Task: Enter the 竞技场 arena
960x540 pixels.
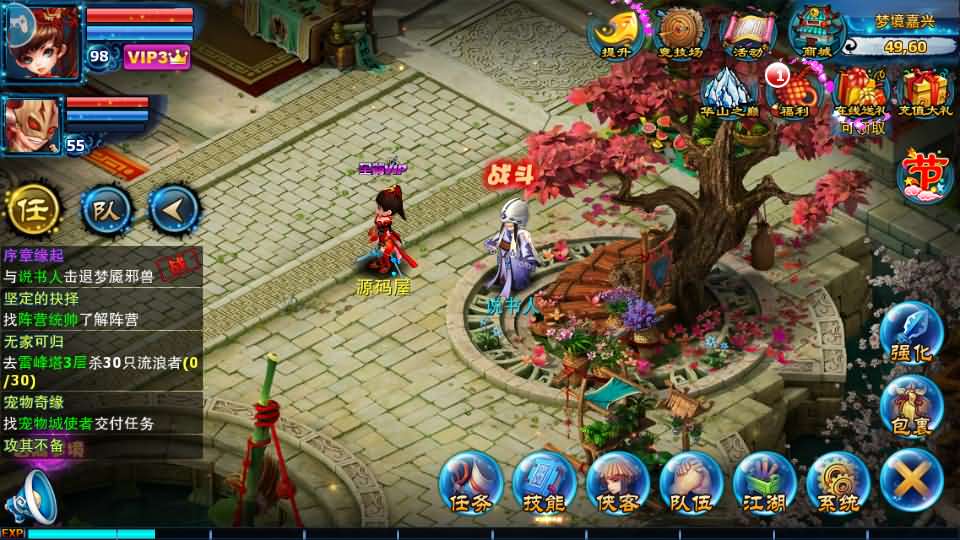Action: pyautogui.click(x=678, y=35)
